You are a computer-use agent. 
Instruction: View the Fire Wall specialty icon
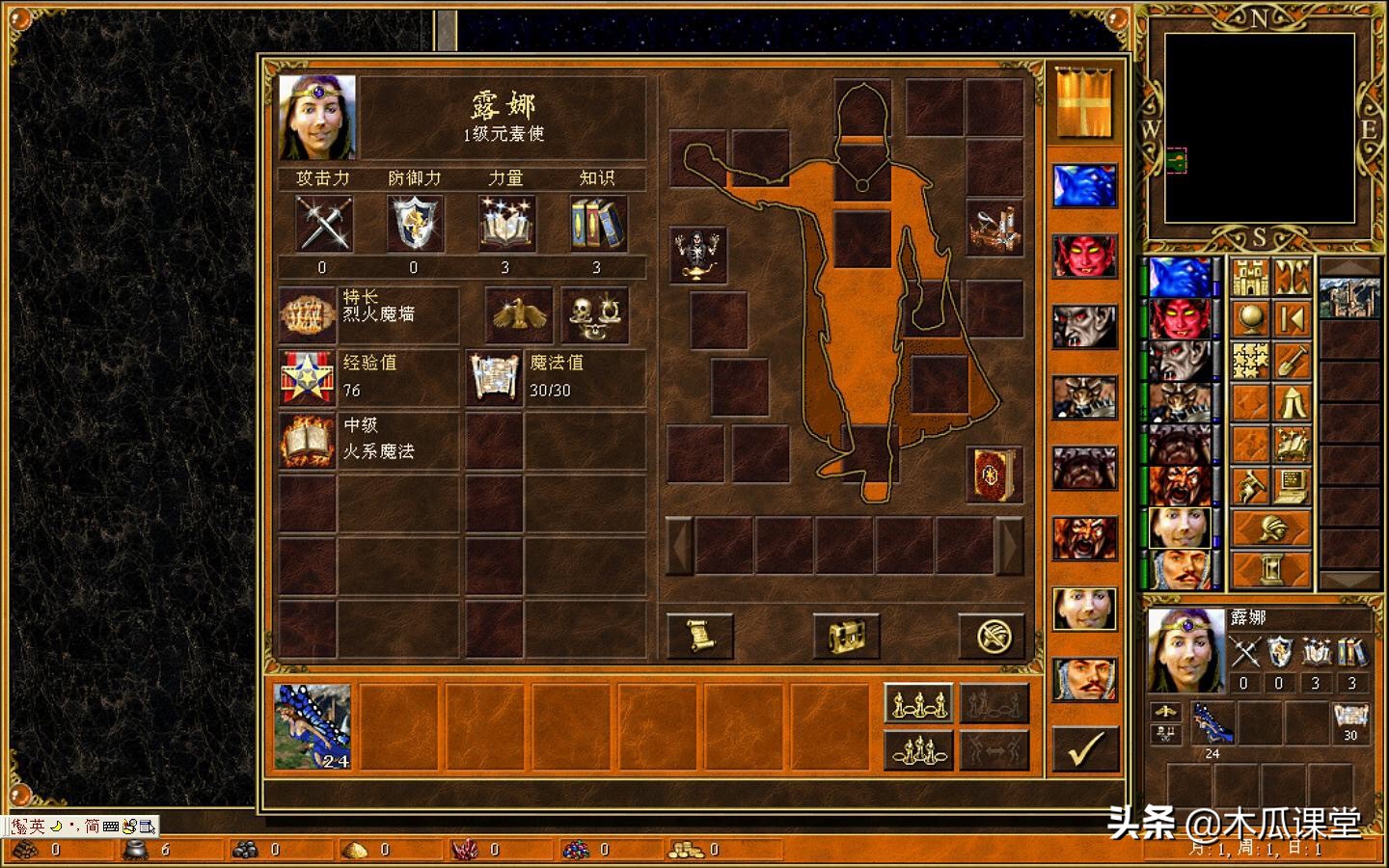click(x=308, y=314)
